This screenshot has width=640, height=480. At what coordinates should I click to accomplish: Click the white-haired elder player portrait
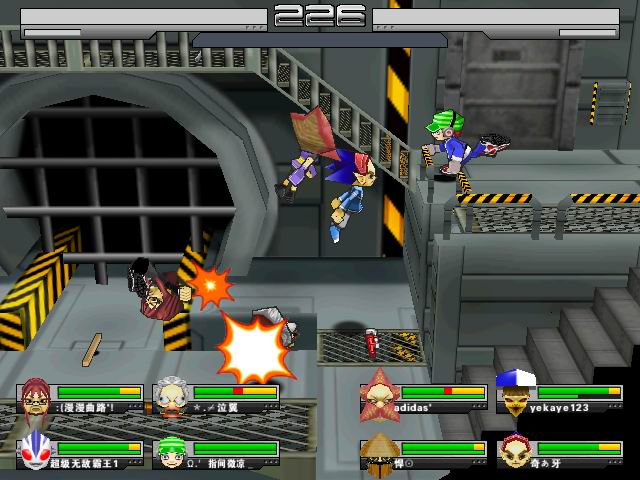pos(172,398)
